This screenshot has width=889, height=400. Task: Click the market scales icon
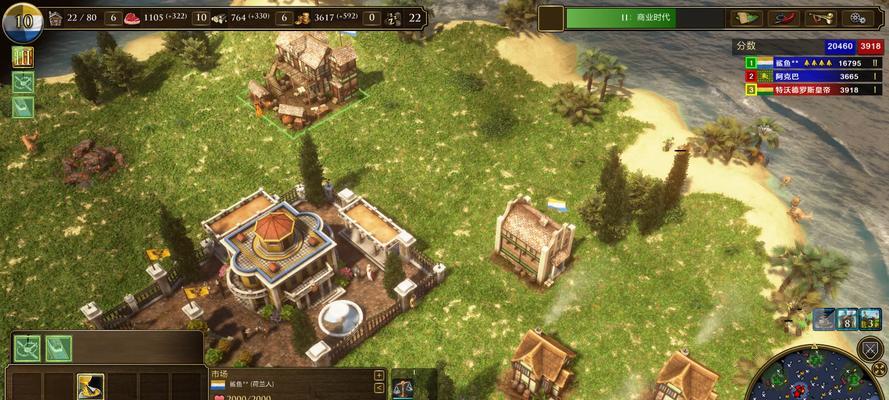click(404, 386)
